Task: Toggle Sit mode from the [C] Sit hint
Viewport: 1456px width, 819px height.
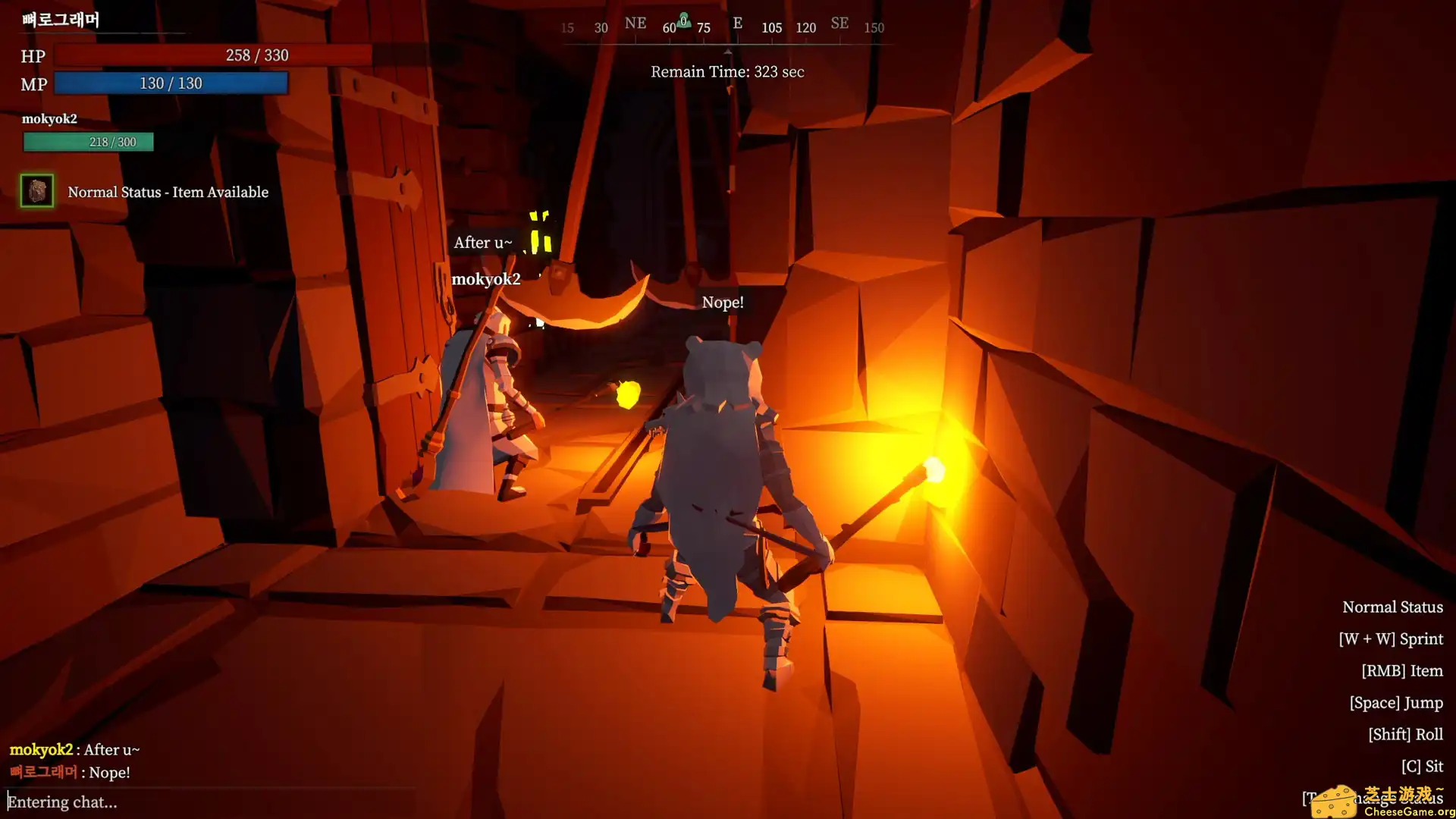Action: 1423,766
